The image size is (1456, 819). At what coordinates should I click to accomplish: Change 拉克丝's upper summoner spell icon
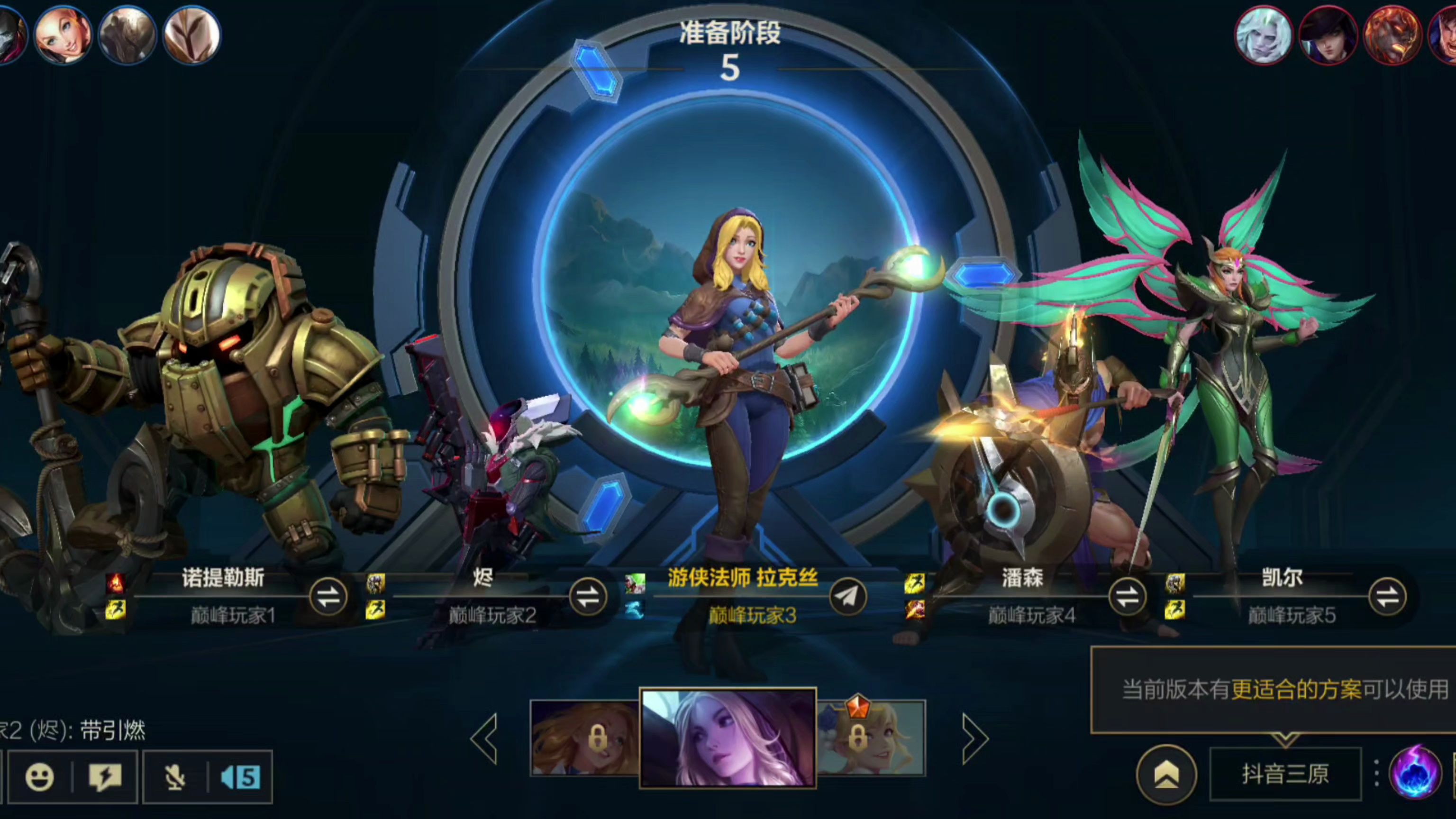635,583
